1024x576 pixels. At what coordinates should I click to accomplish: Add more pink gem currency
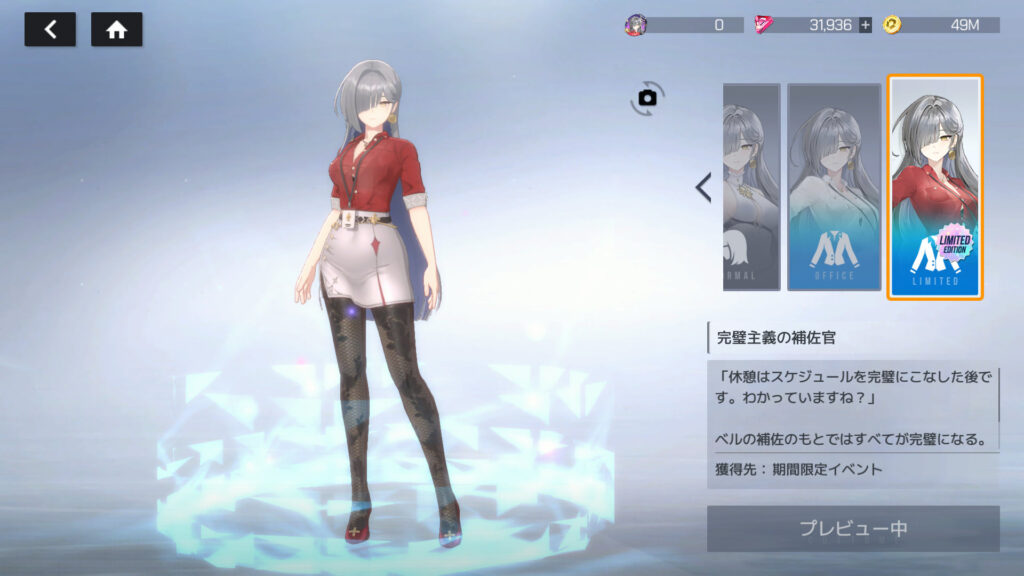tap(865, 25)
